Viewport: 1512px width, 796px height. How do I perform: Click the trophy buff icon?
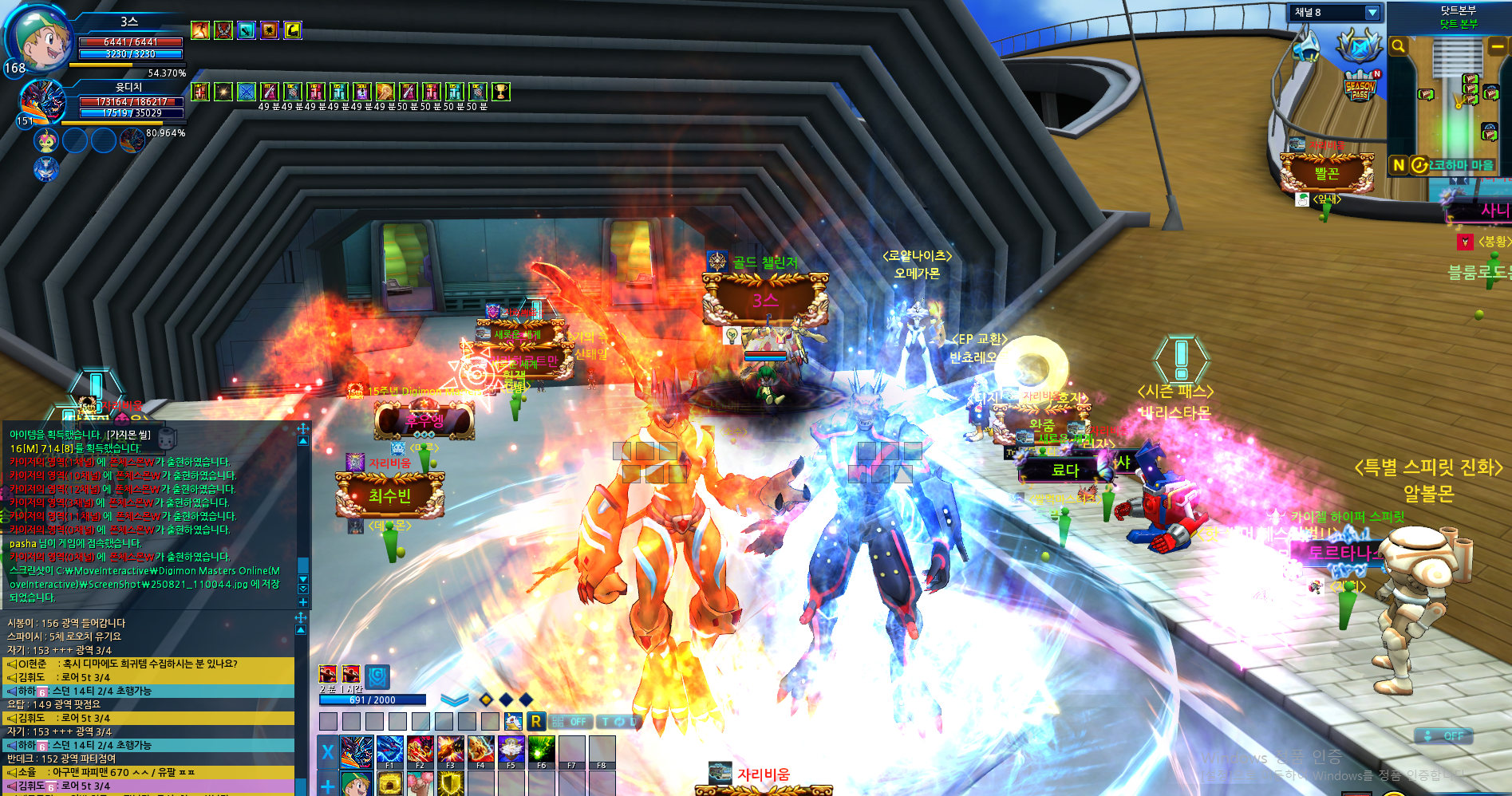coord(500,92)
